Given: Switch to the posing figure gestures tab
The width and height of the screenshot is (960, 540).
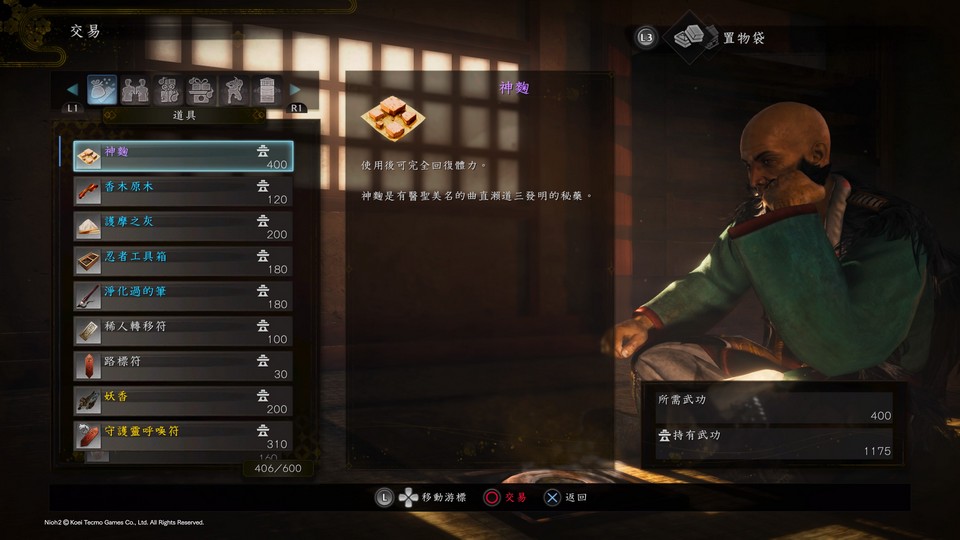Looking at the screenshot, I should click(234, 90).
